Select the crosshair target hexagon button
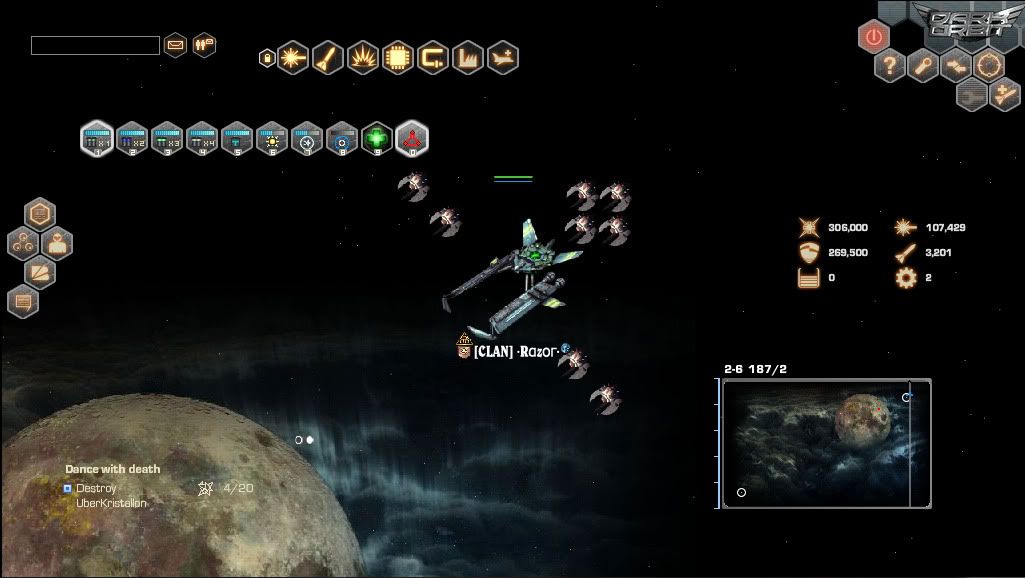This screenshot has height=578, width=1025. [989, 66]
